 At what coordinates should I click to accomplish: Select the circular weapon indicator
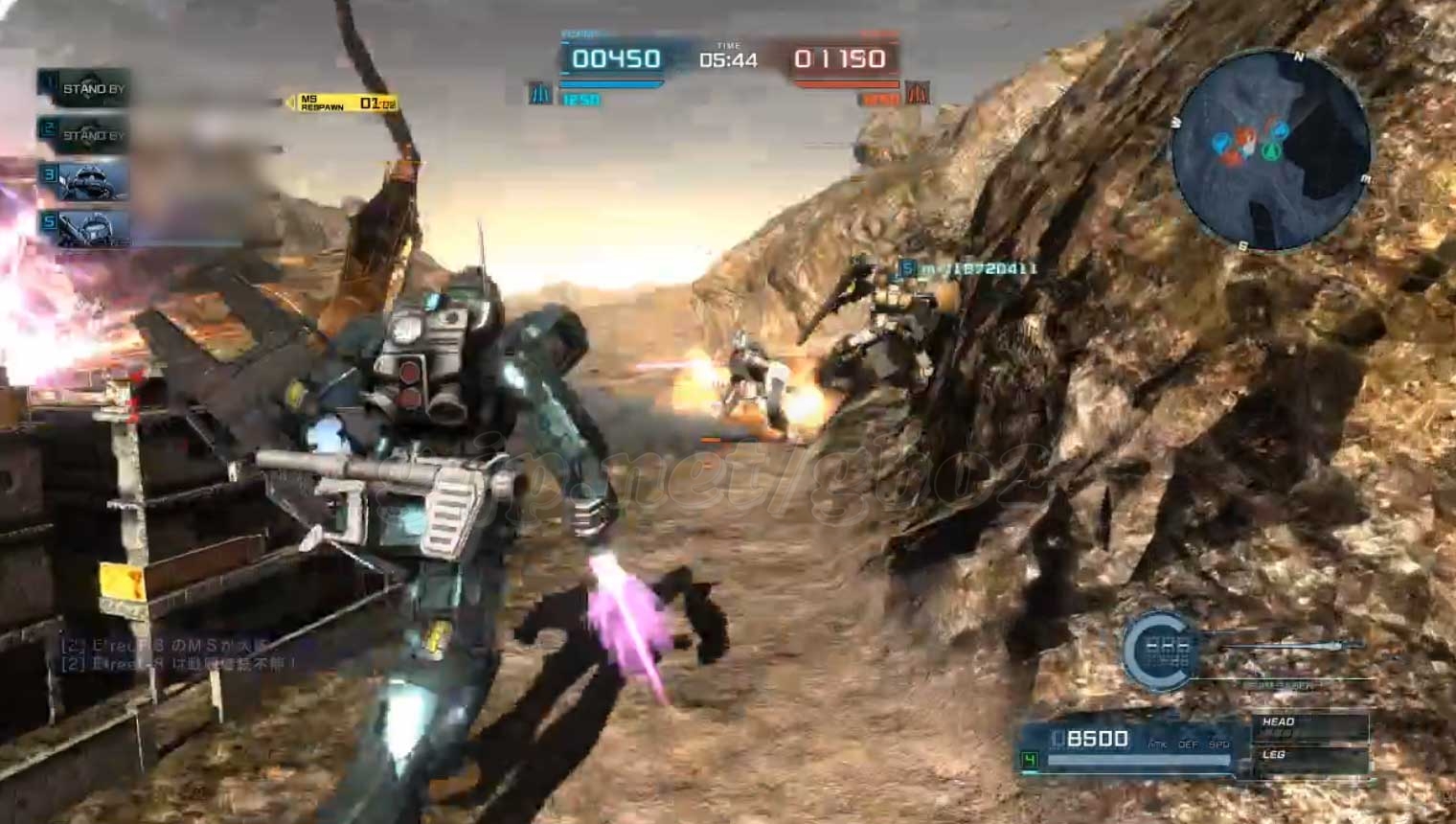click(x=1161, y=650)
